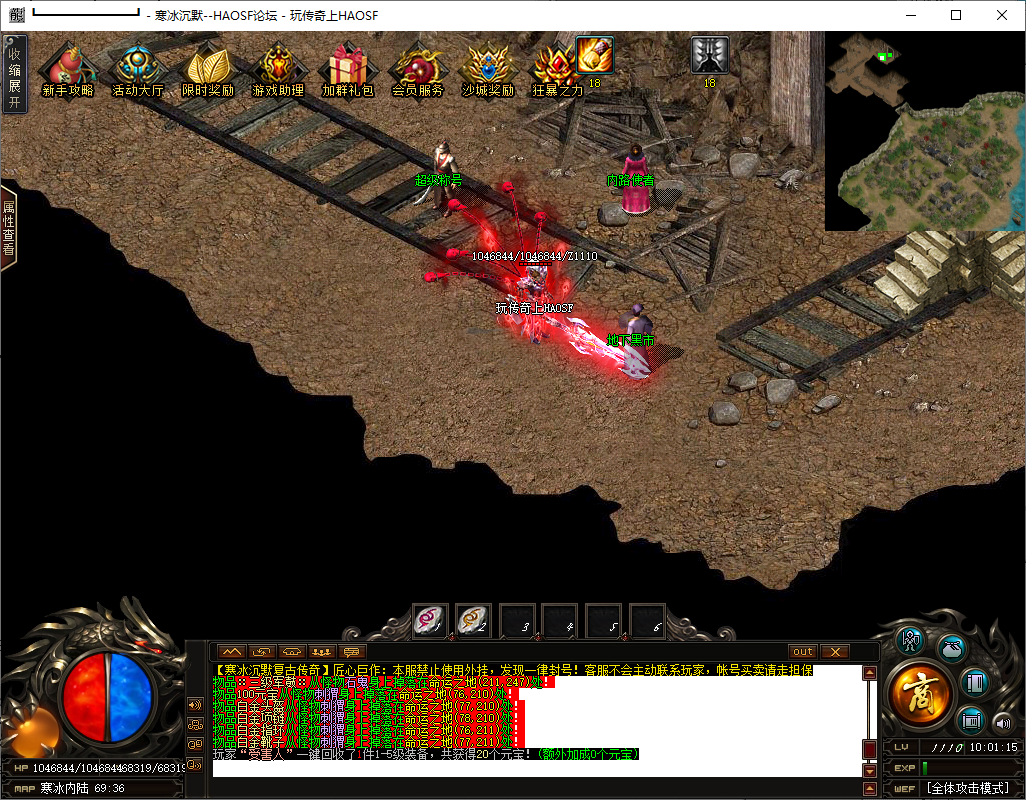This screenshot has height=800, width=1026.
Task: Toggle sound with the speaker icon
Action: point(1001,722)
